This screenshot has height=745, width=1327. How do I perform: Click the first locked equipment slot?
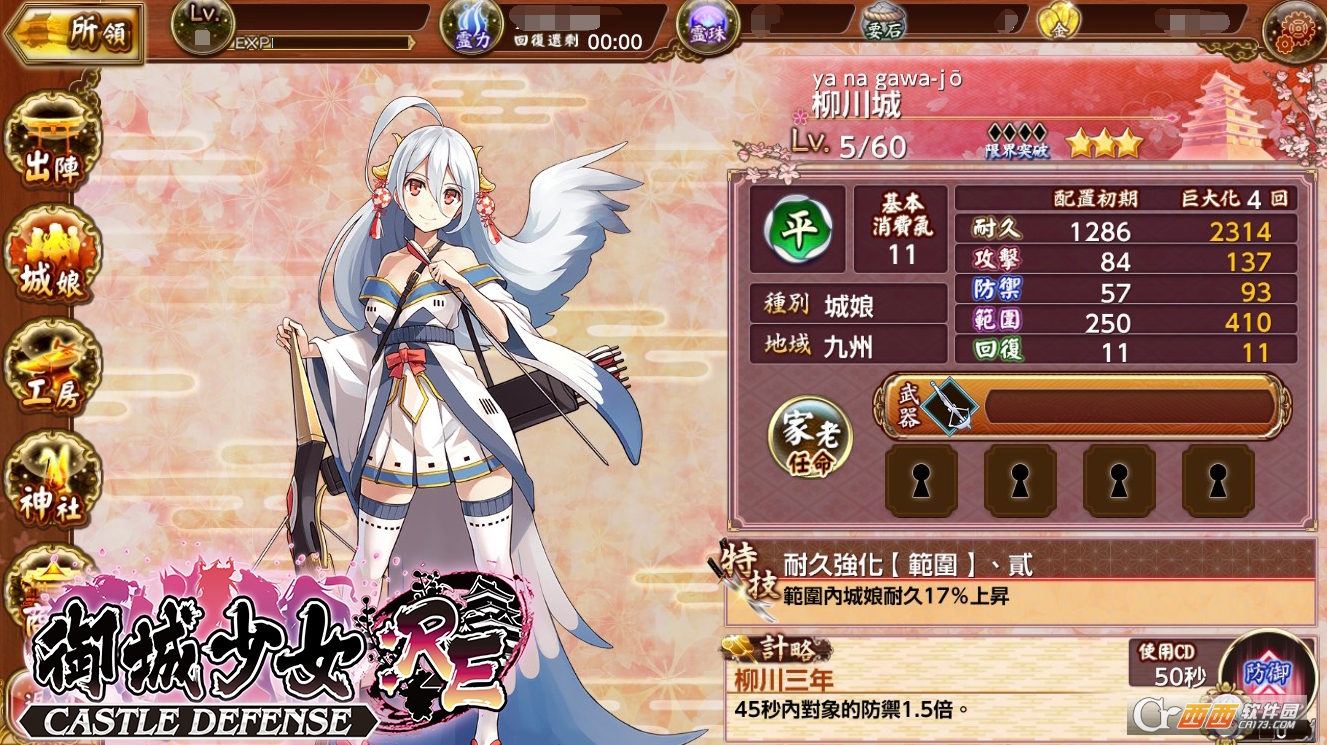(x=920, y=480)
